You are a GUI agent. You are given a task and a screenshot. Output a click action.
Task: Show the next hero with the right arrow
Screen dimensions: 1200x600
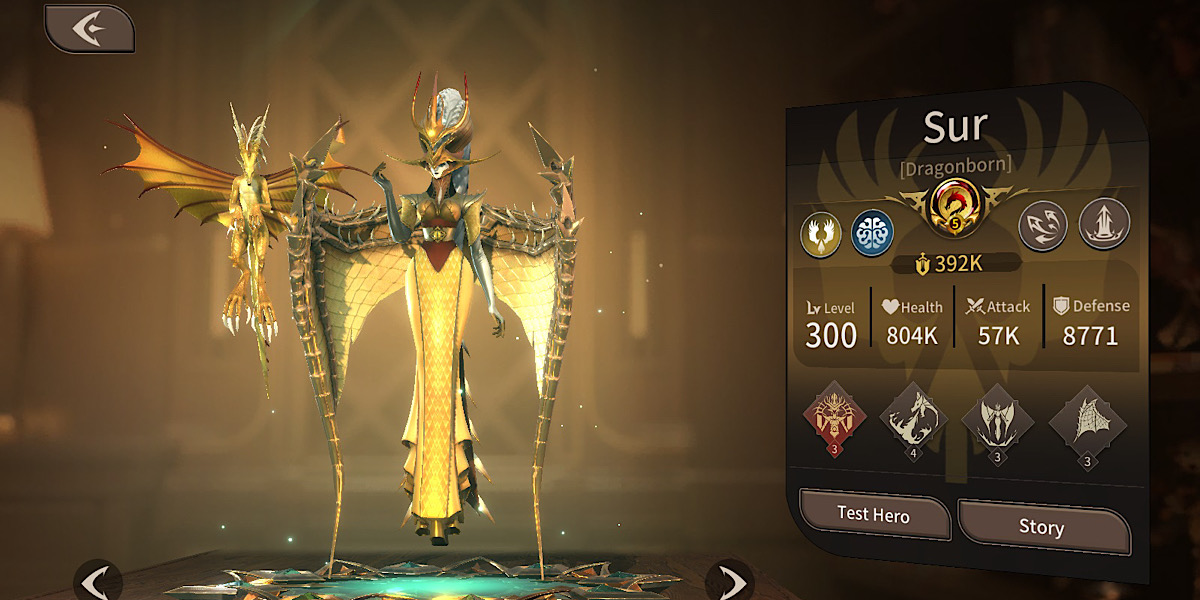click(731, 581)
